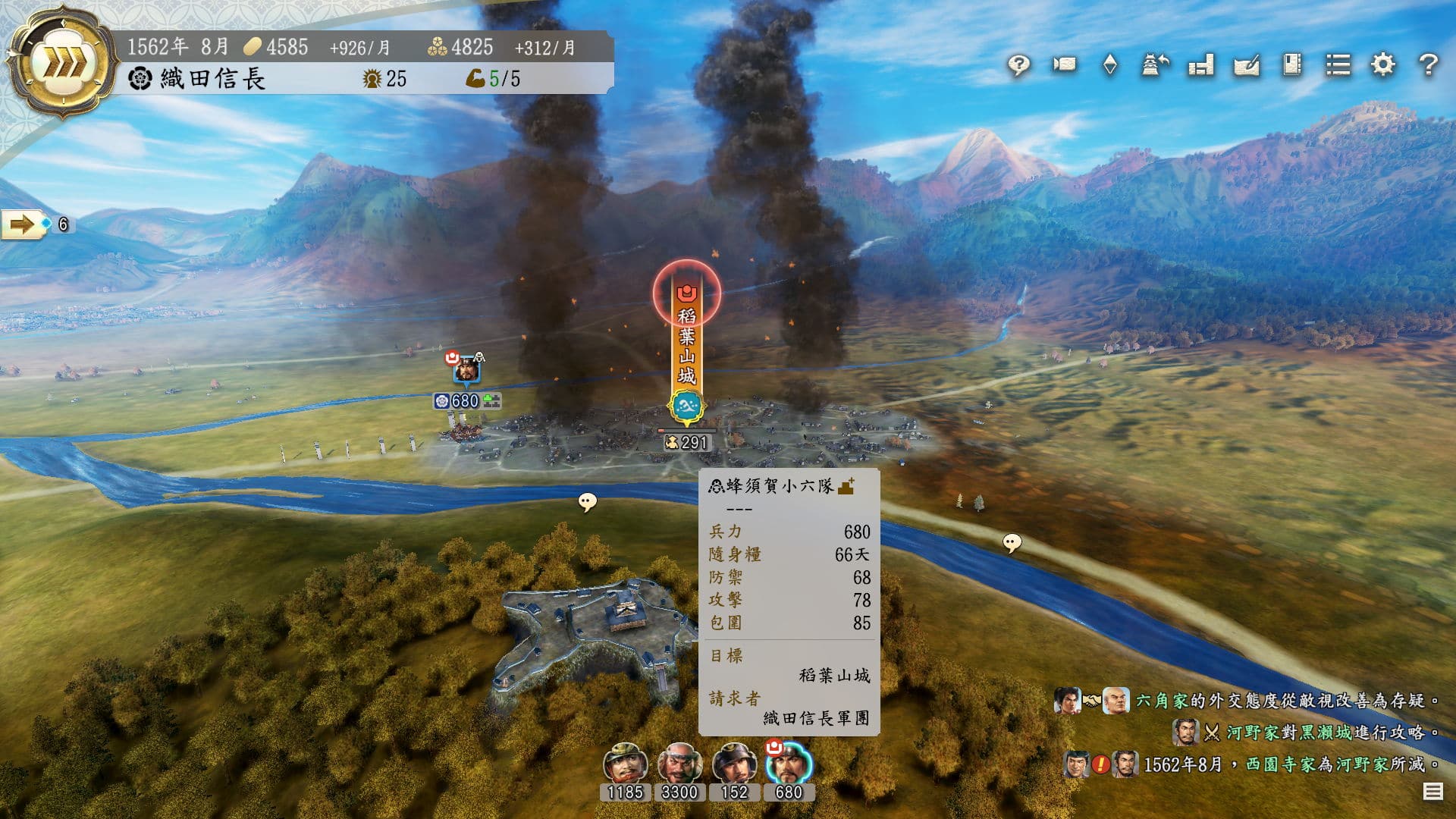Choose the highlighted commander portrait labeled 680

point(788,764)
